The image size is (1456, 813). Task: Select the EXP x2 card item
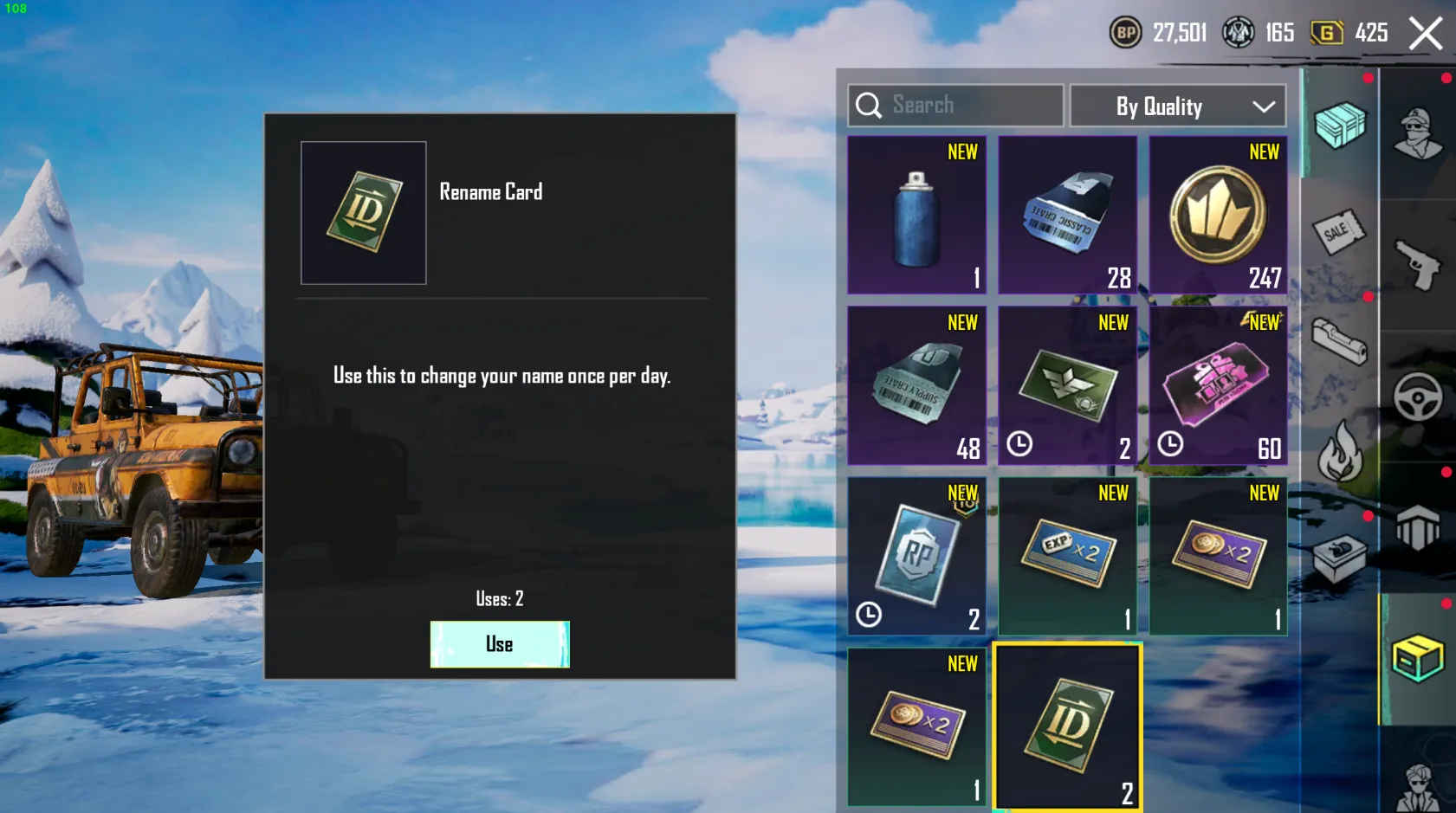pos(1067,556)
